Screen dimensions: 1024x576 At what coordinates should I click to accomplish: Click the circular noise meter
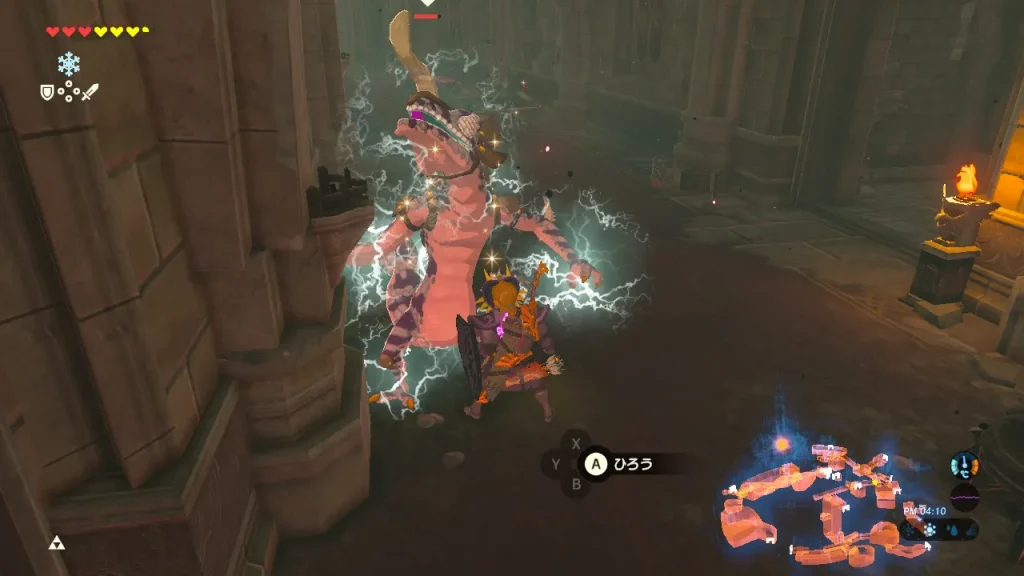pyautogui.click(x=965, y=497)
